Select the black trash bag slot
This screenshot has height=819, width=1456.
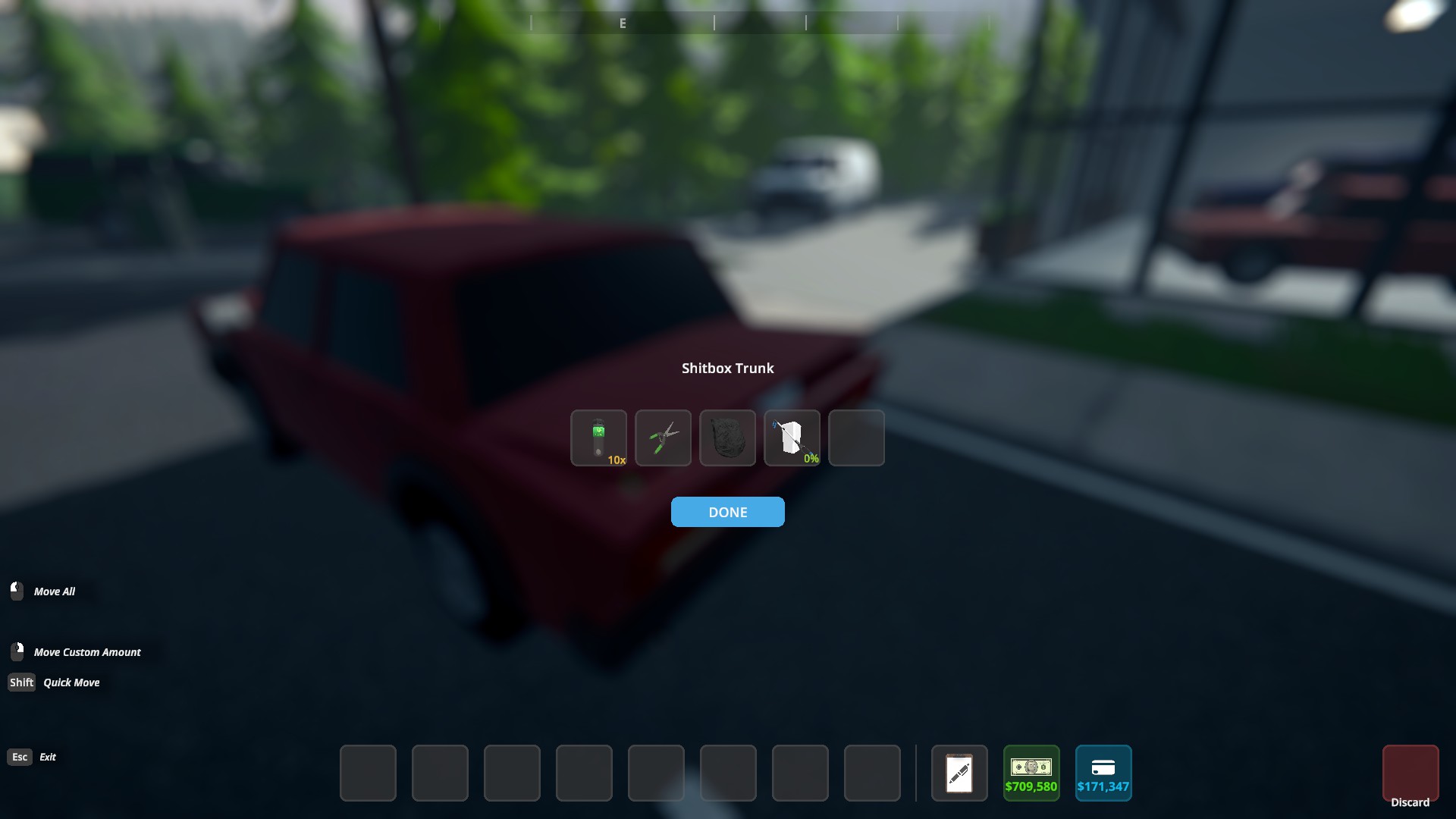point(727,438)
